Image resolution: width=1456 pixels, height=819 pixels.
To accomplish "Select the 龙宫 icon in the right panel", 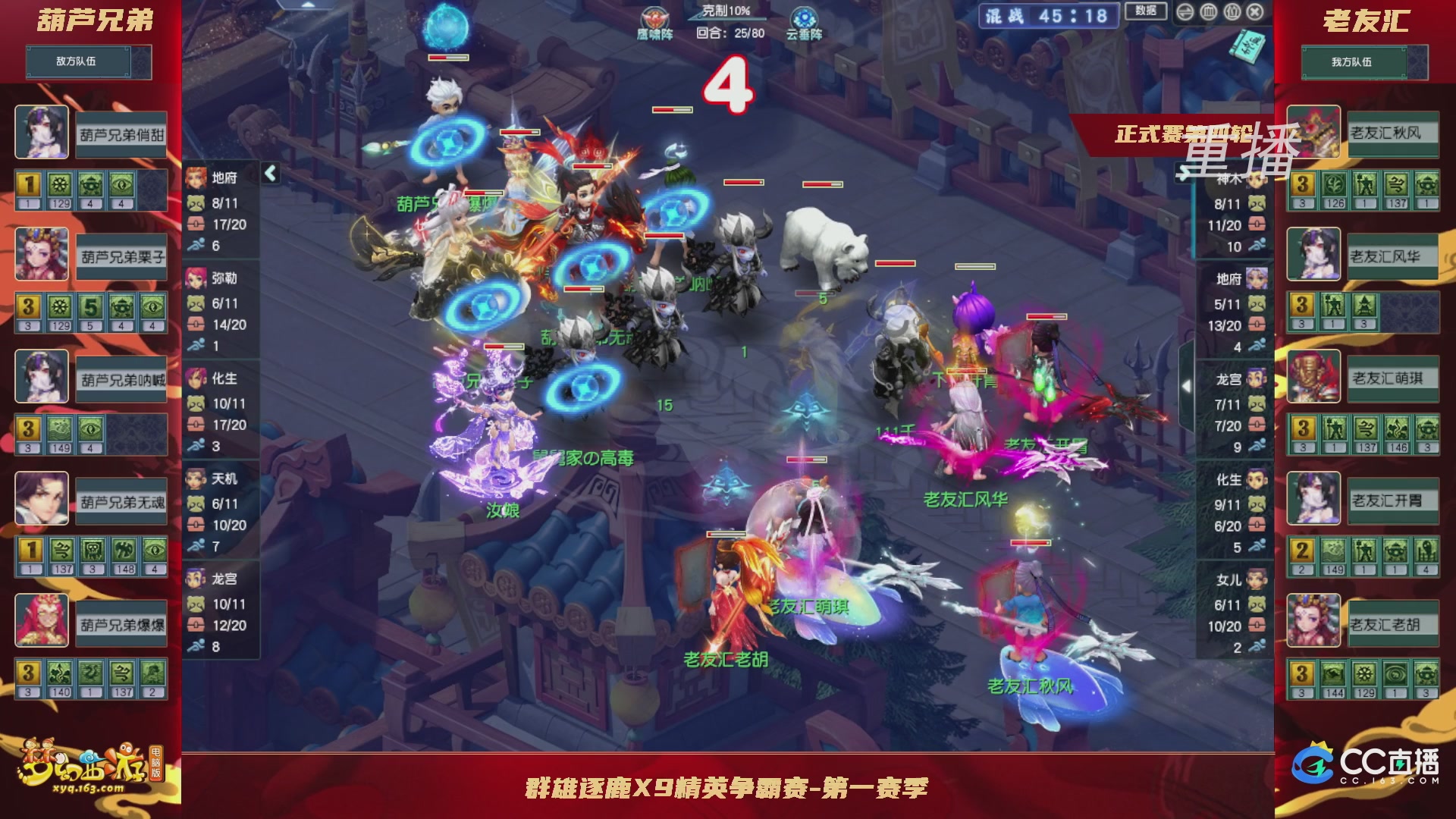I will 1257,379.
